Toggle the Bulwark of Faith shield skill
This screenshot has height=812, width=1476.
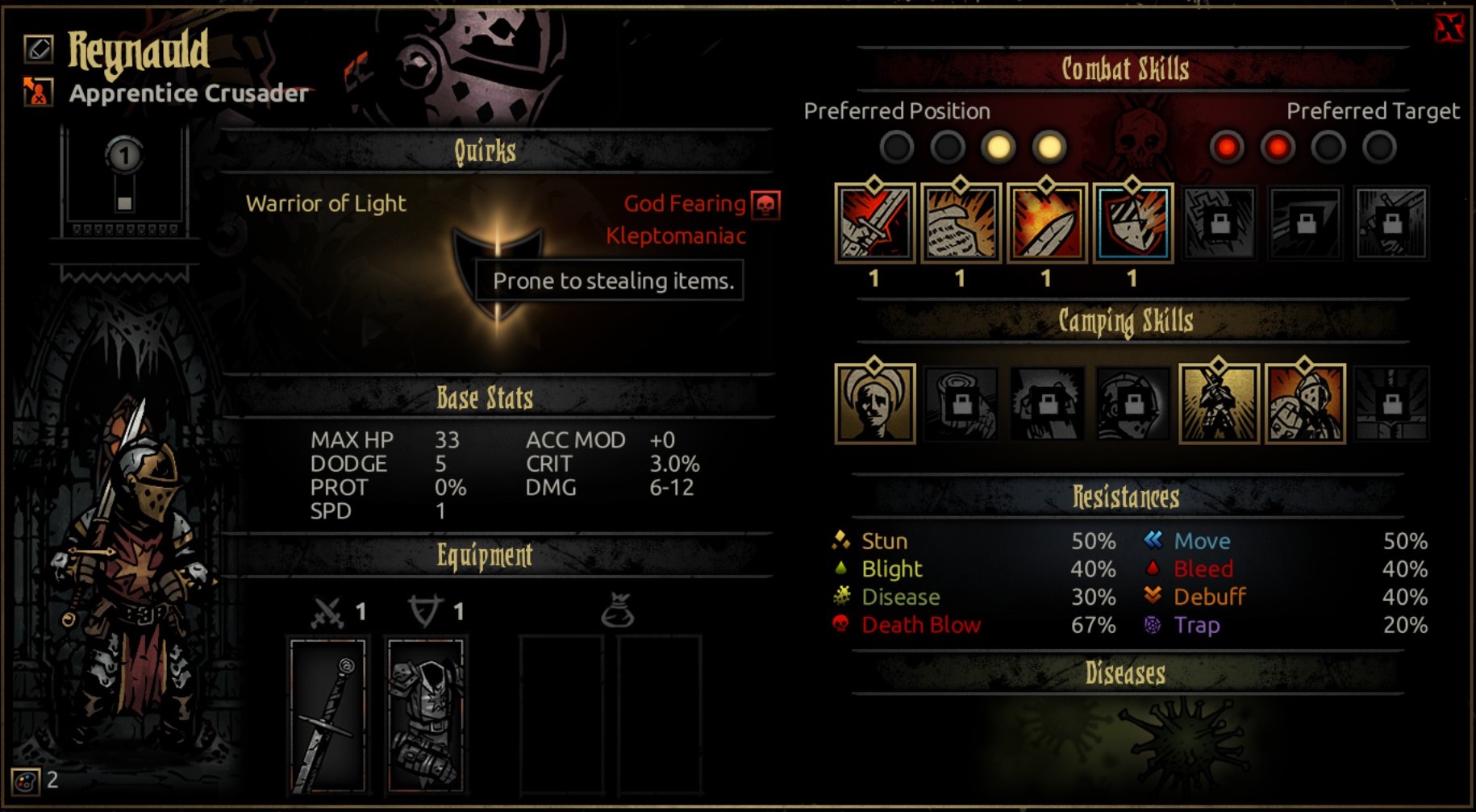1132,223
